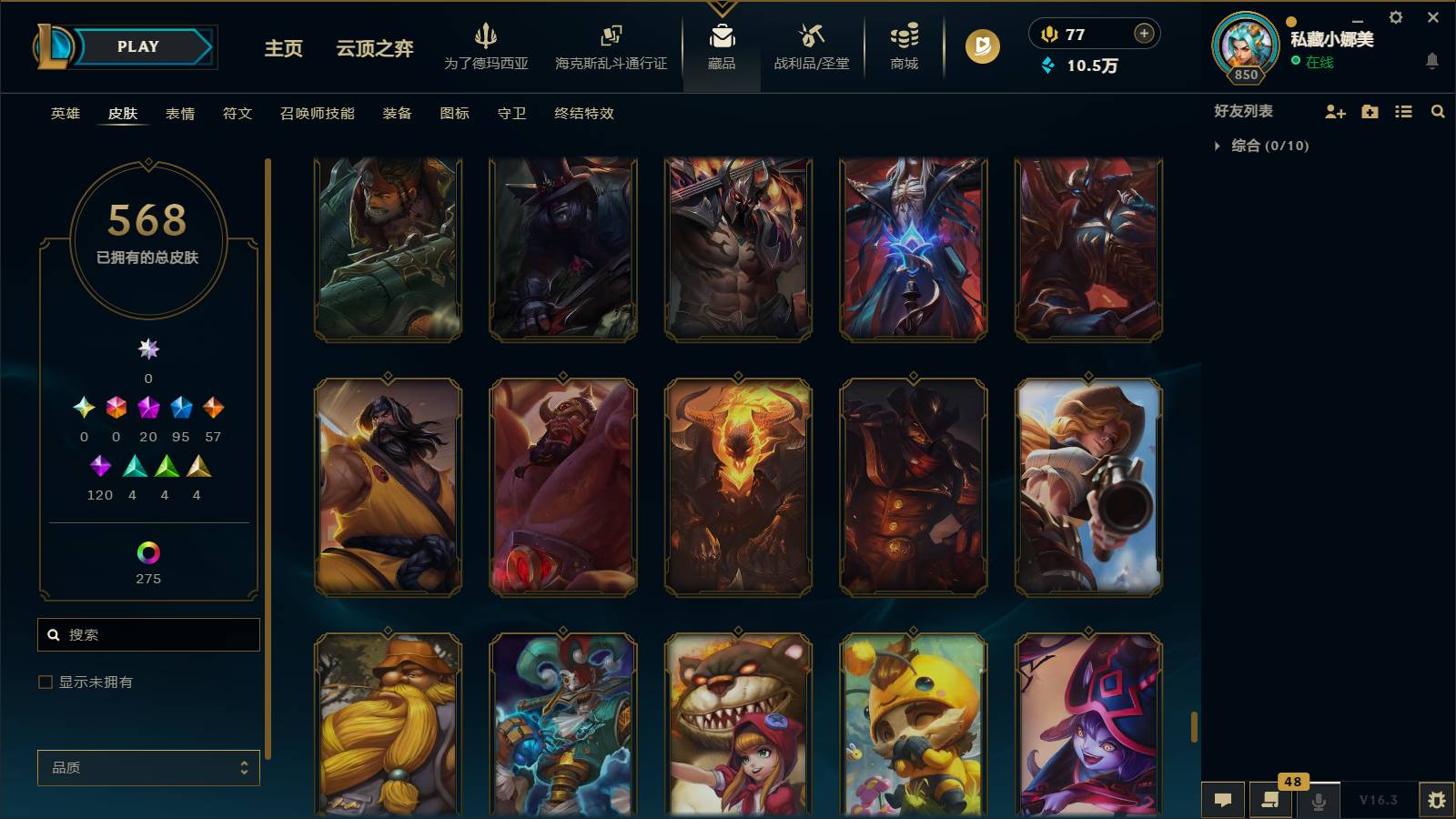
Task: Open the settings gear
Action: [x=1395, y=17]
